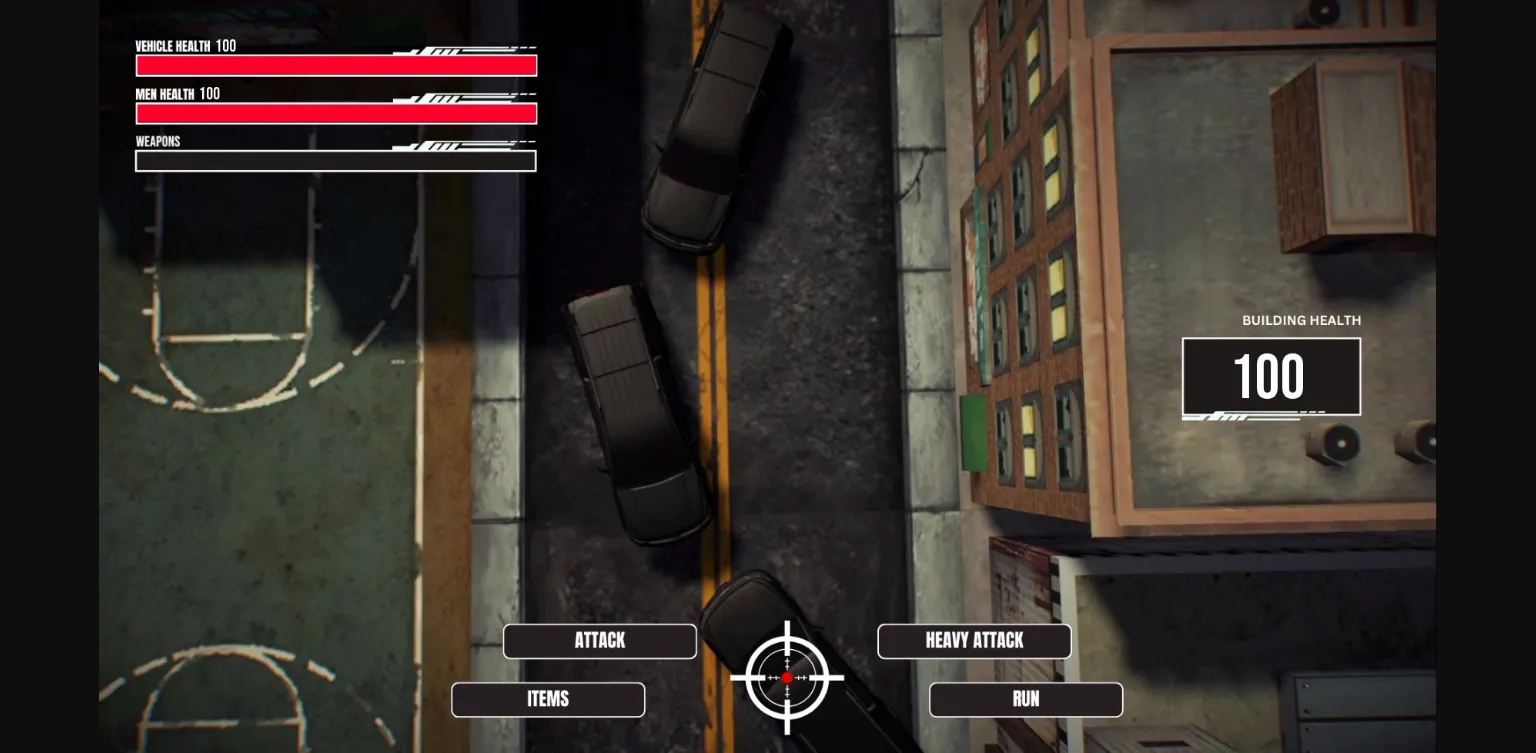Viewport: 1536px width, 753px height.
Task: Click the MEN HEALTH red bar
Action: pos(335,113)
